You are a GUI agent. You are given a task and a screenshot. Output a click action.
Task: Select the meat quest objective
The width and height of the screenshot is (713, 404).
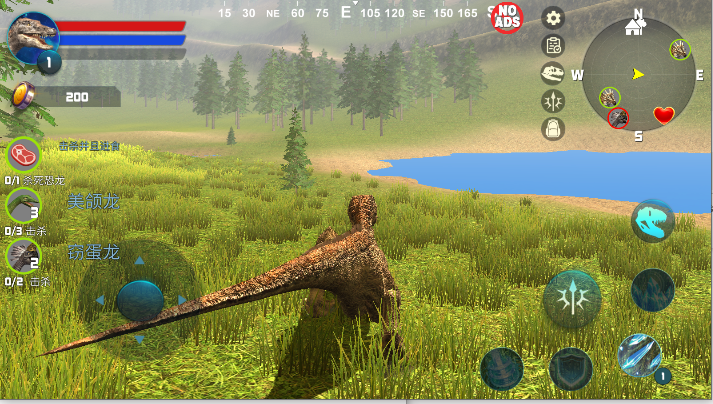23,154
